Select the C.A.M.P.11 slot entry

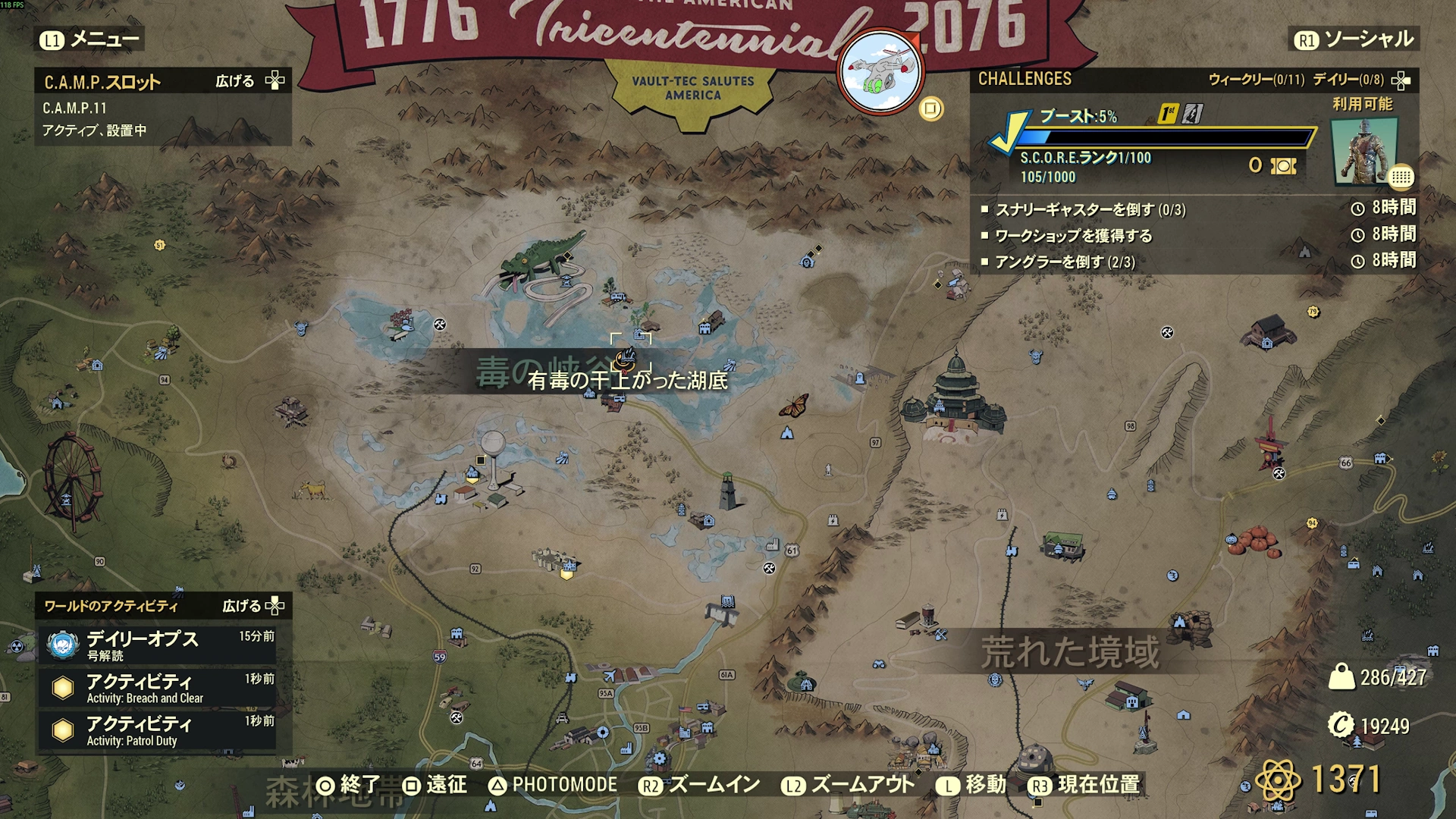coord(74,108)
